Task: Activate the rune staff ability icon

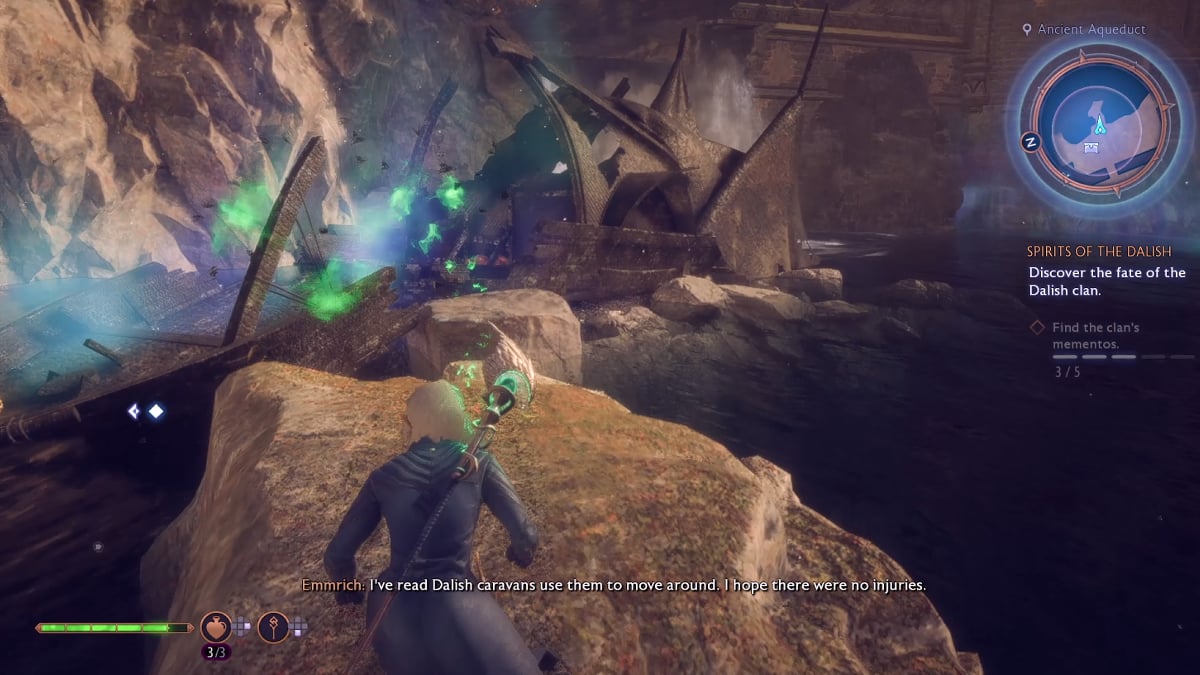Action: tap(274, 627)
